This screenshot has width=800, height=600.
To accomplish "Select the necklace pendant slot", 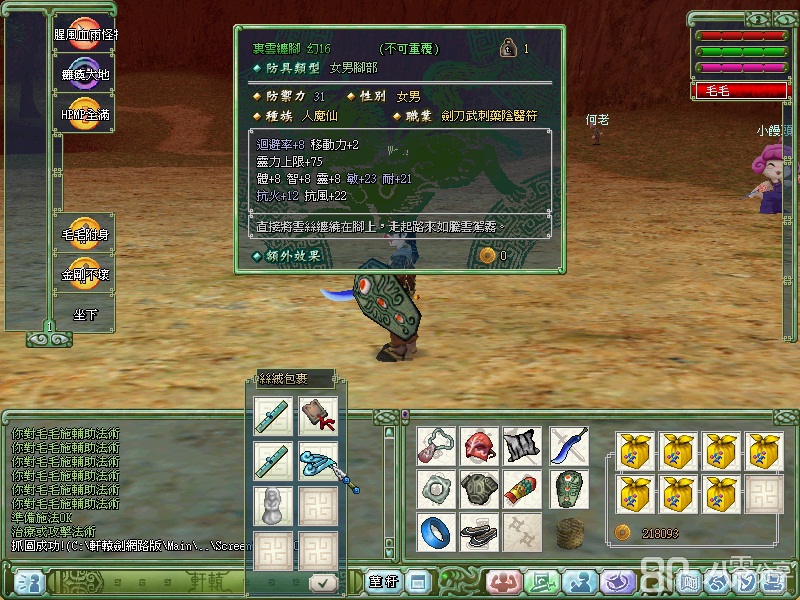I will point(436,447).
